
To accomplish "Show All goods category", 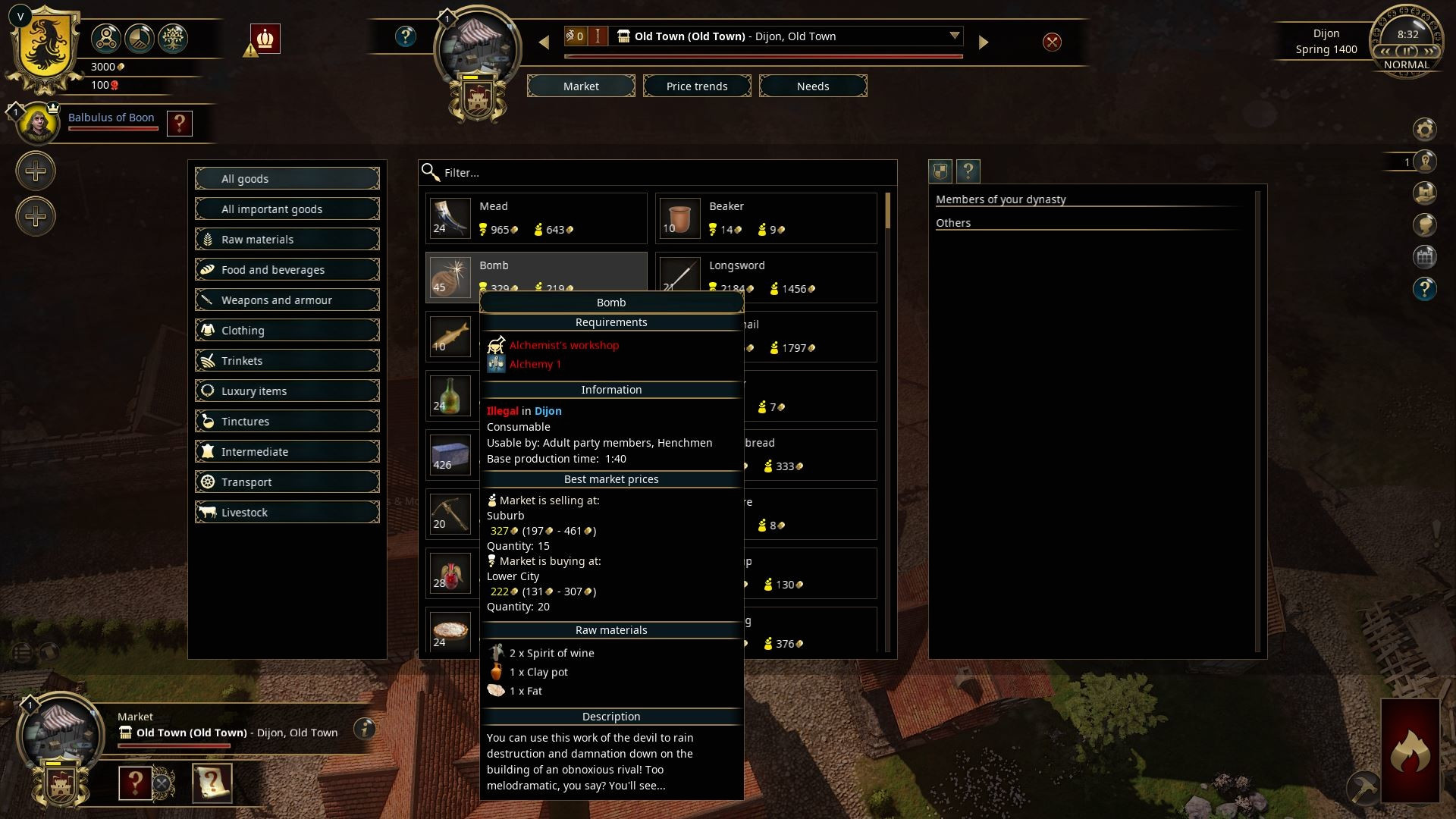I will pyautogui.click(x=287, y=179).
